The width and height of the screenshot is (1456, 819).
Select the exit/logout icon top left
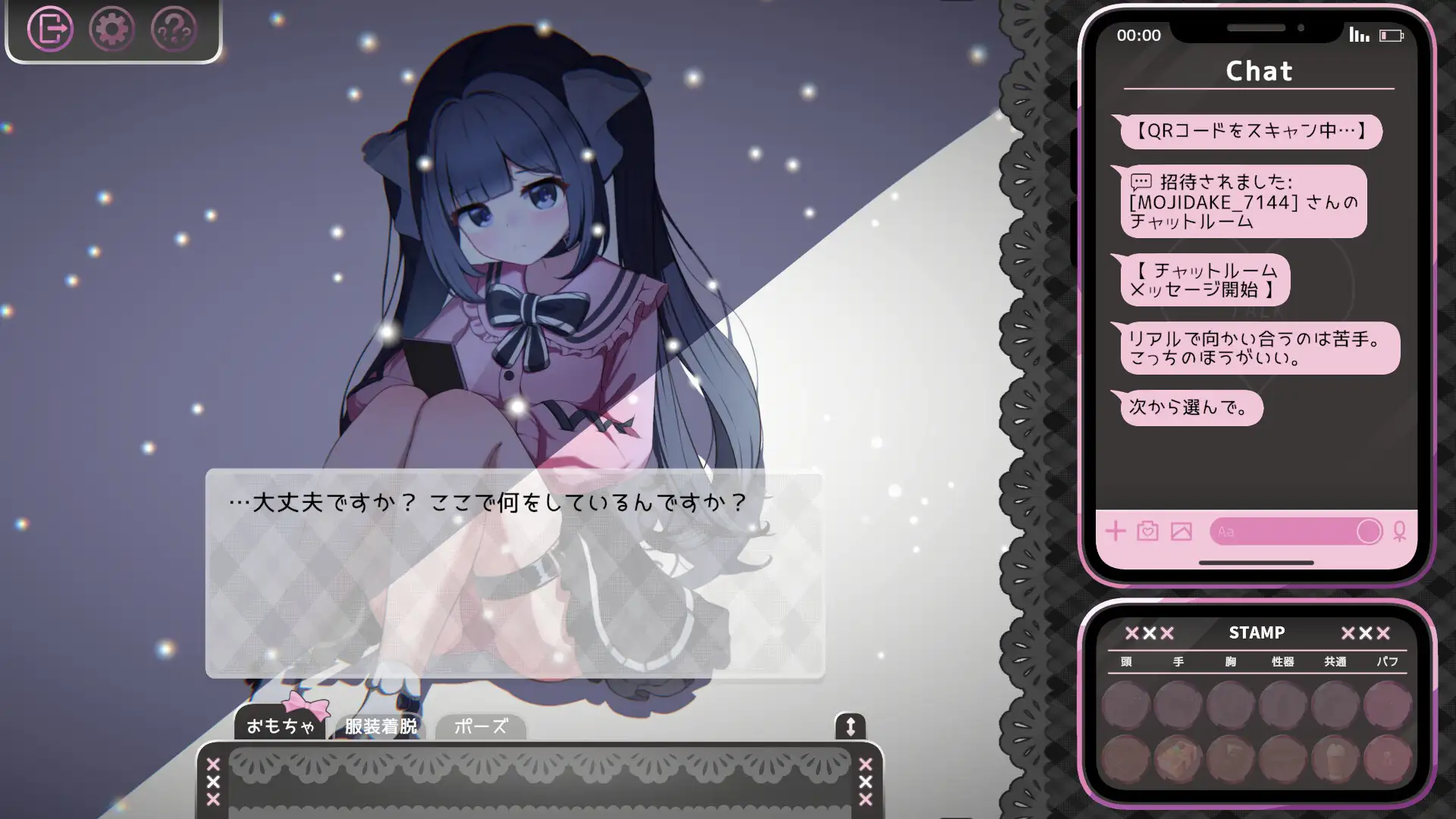pyautogui.click(x=51, y=29)
